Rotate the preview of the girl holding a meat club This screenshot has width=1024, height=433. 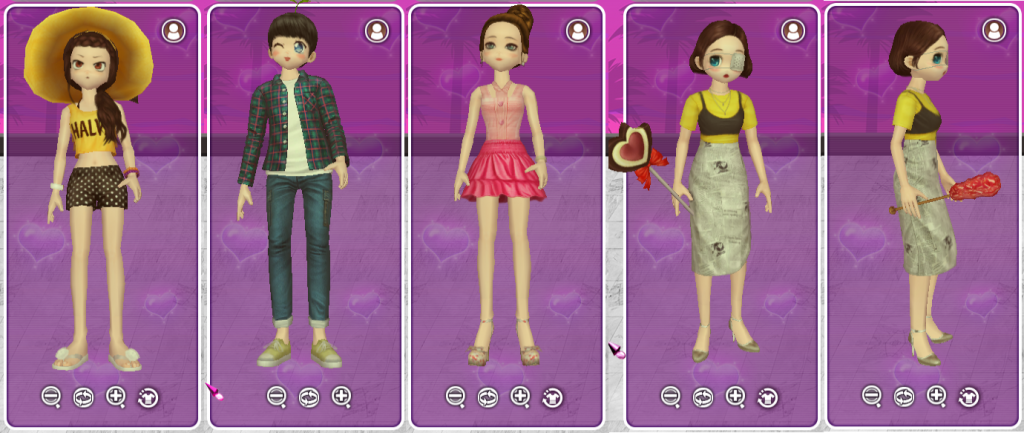coord(904,396)
